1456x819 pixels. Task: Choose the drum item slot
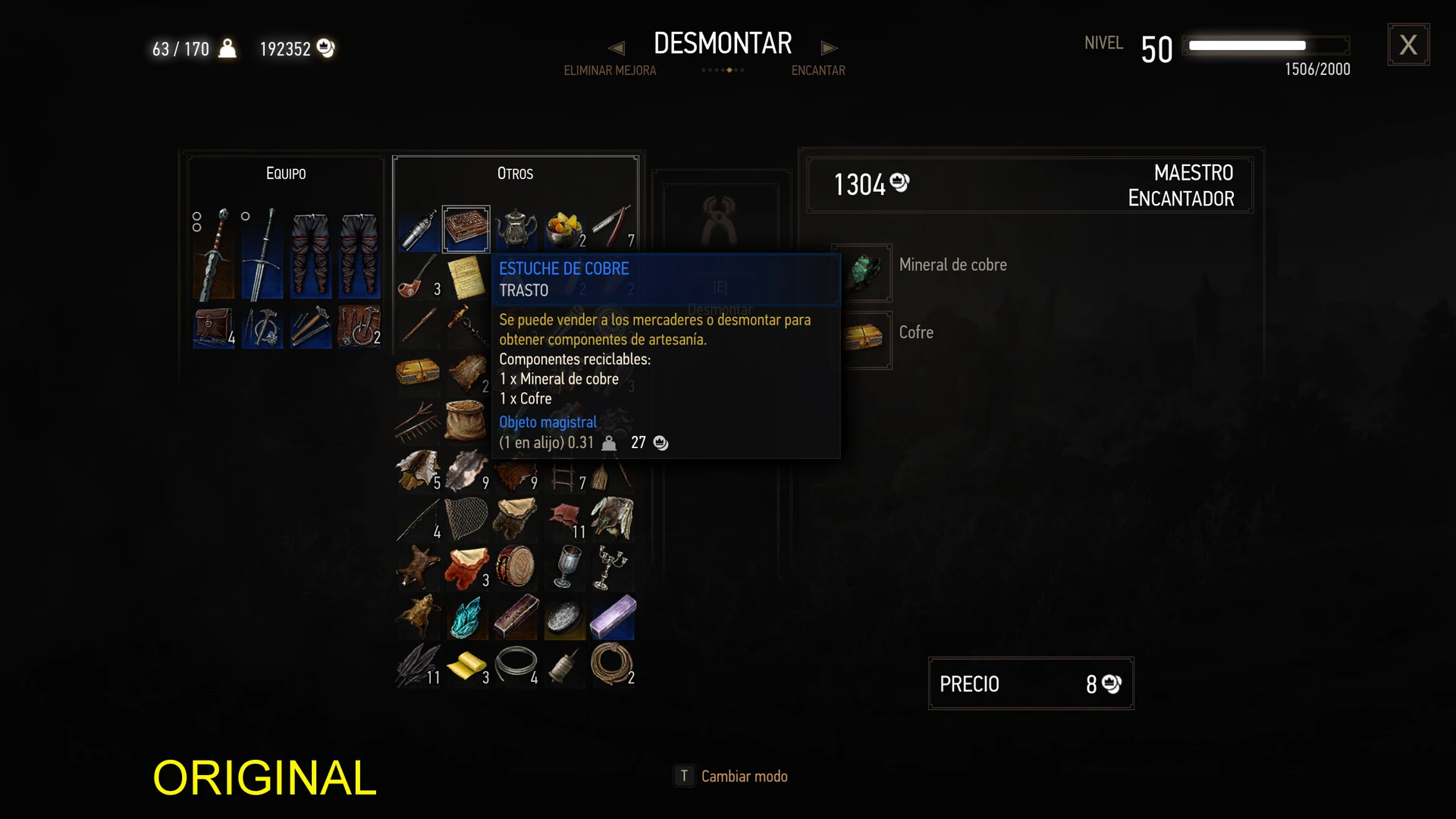point(516,566)
